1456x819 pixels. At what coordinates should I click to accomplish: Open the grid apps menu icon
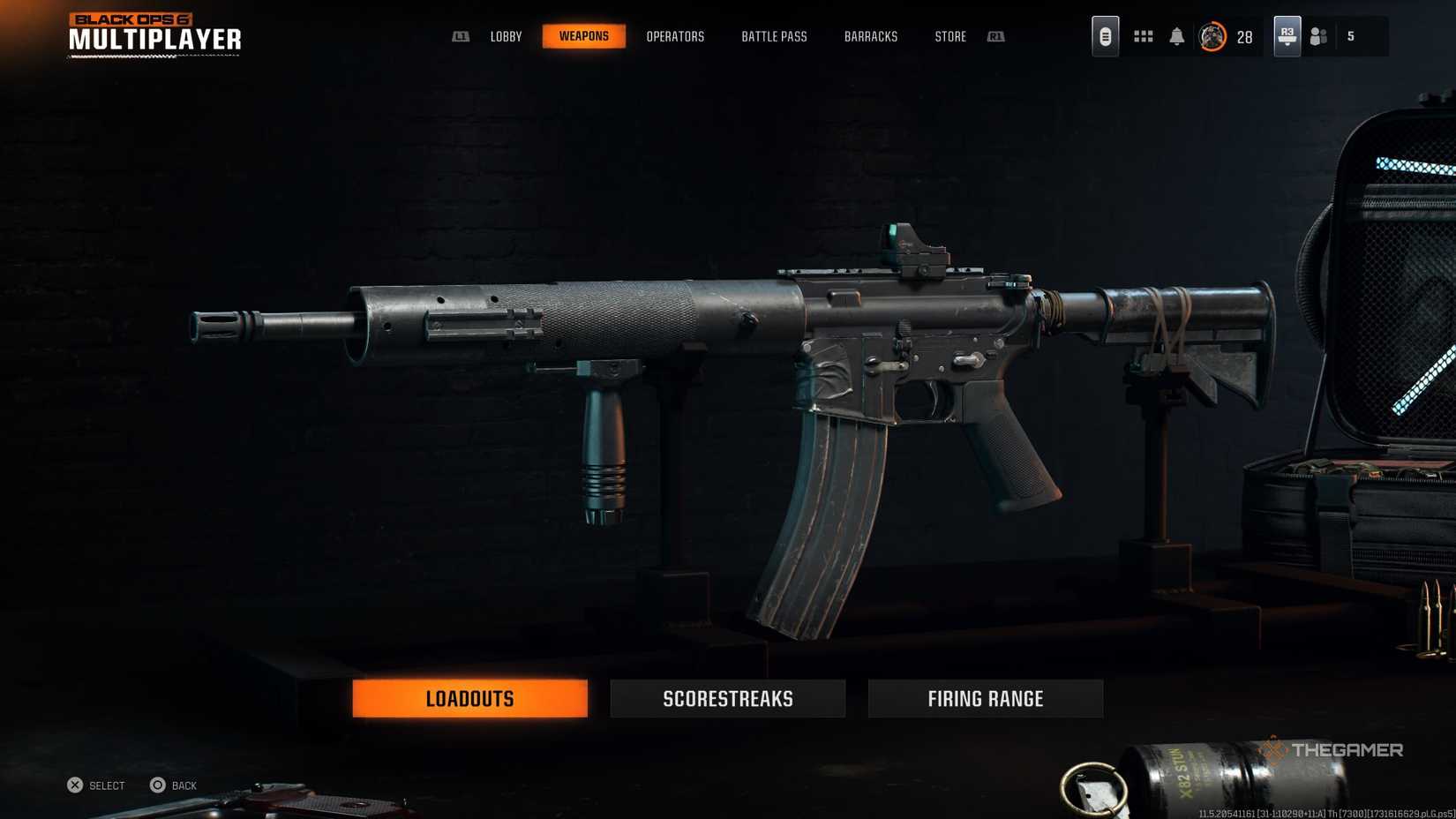point(1143,36)
